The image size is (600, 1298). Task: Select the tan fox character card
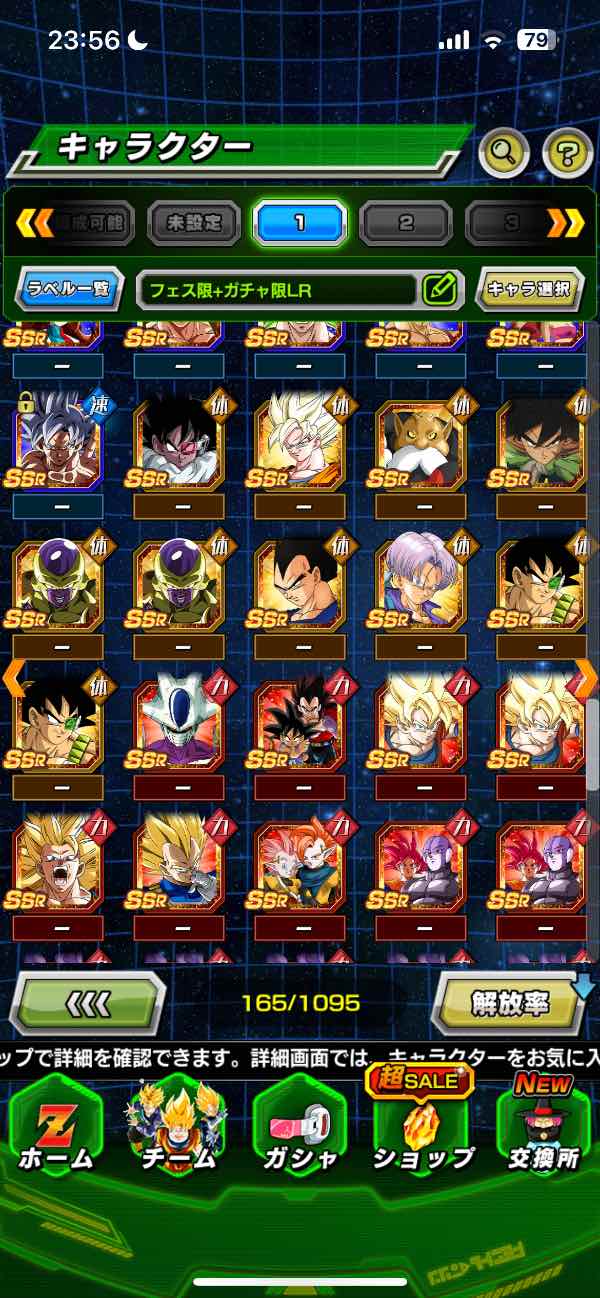coord(421,440)
